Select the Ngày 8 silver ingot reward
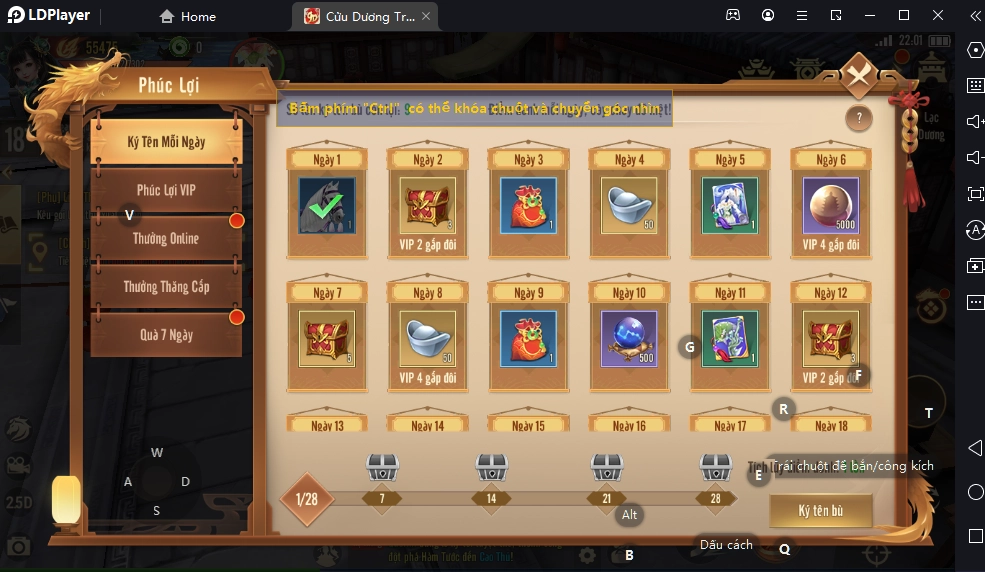The image size is (985, 572). (427, 338)
